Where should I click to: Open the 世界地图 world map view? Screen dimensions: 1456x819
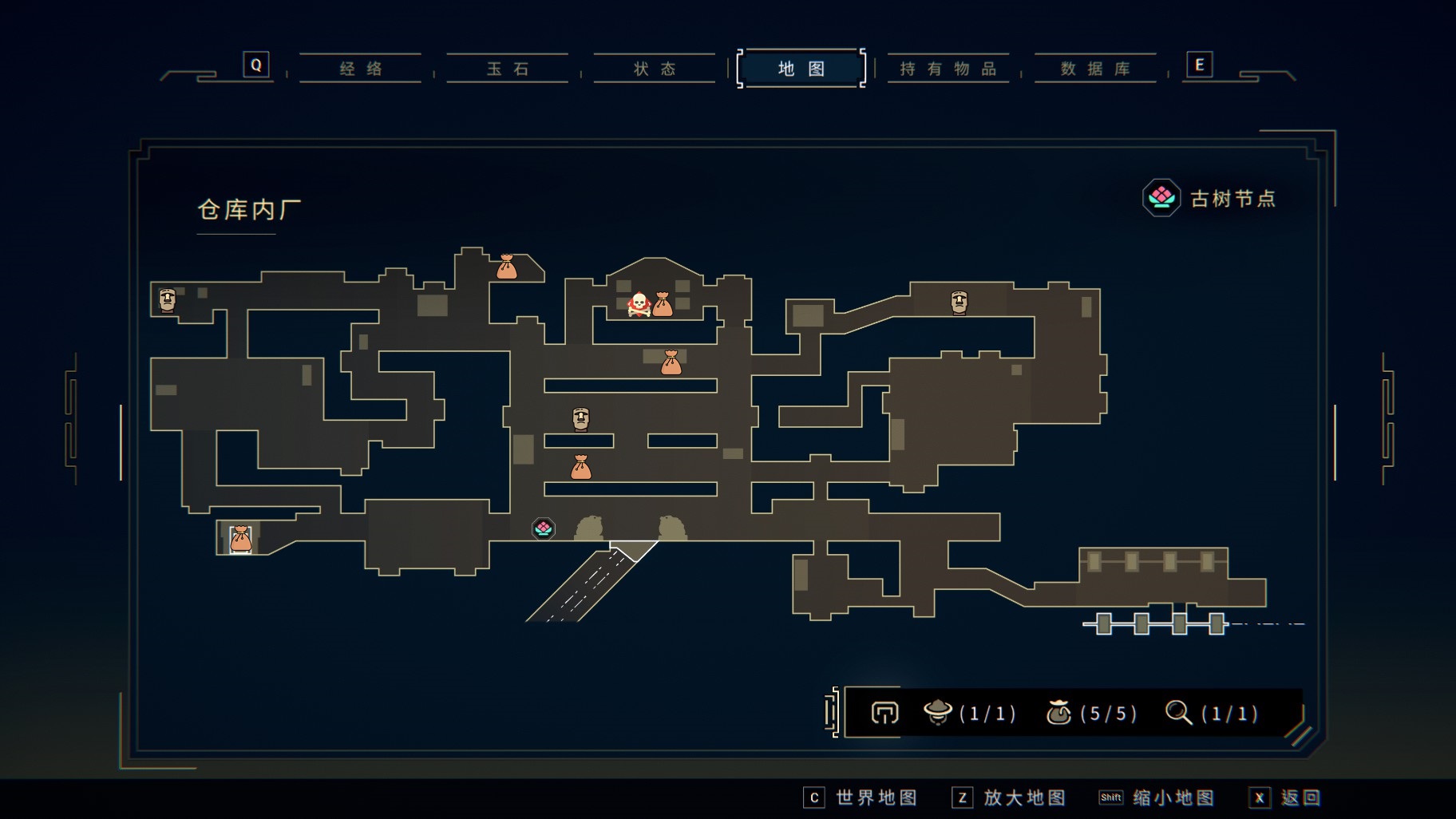coord(861,797)
